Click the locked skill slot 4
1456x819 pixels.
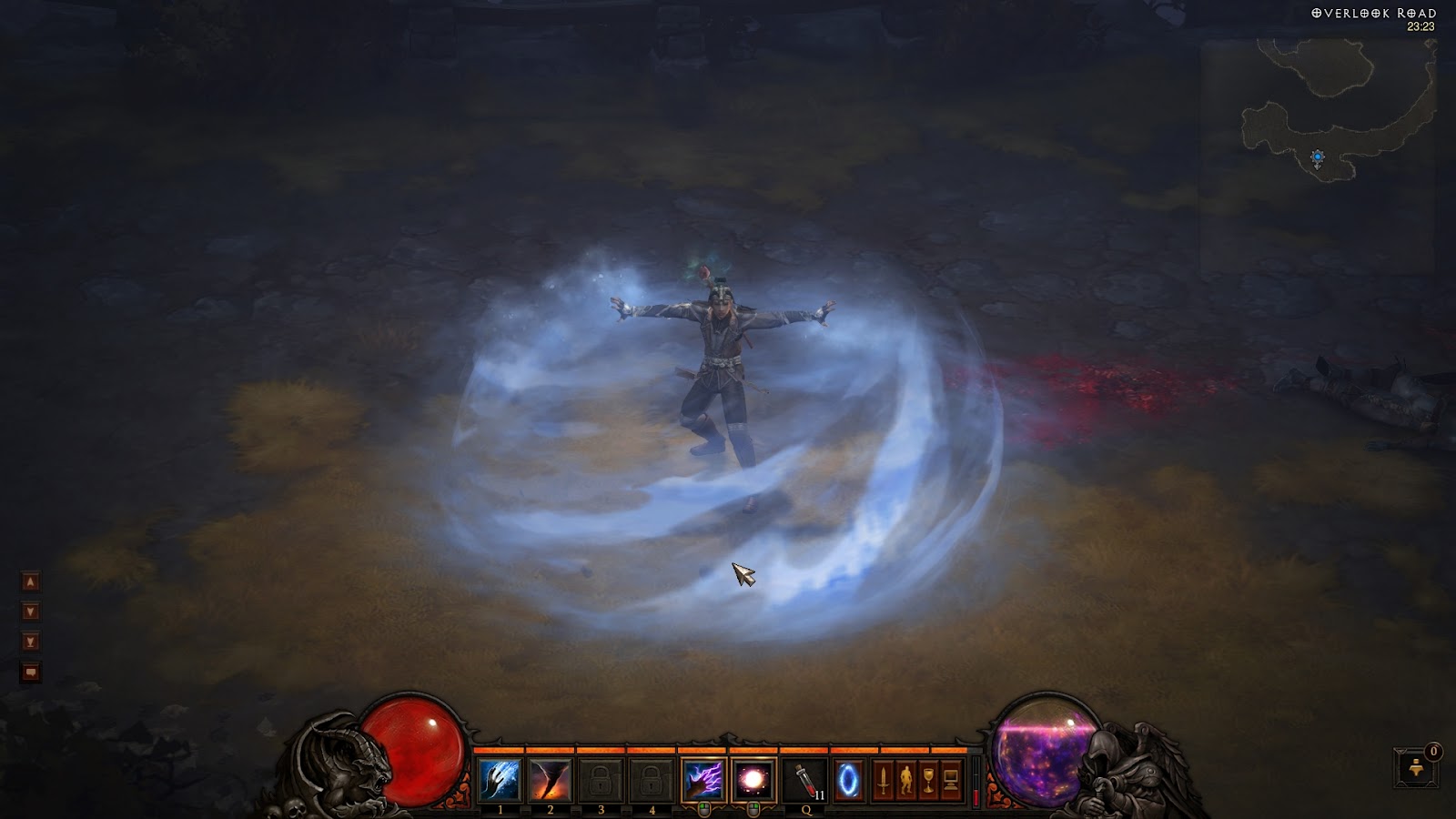pyautogui.click(x=652, y=781)
